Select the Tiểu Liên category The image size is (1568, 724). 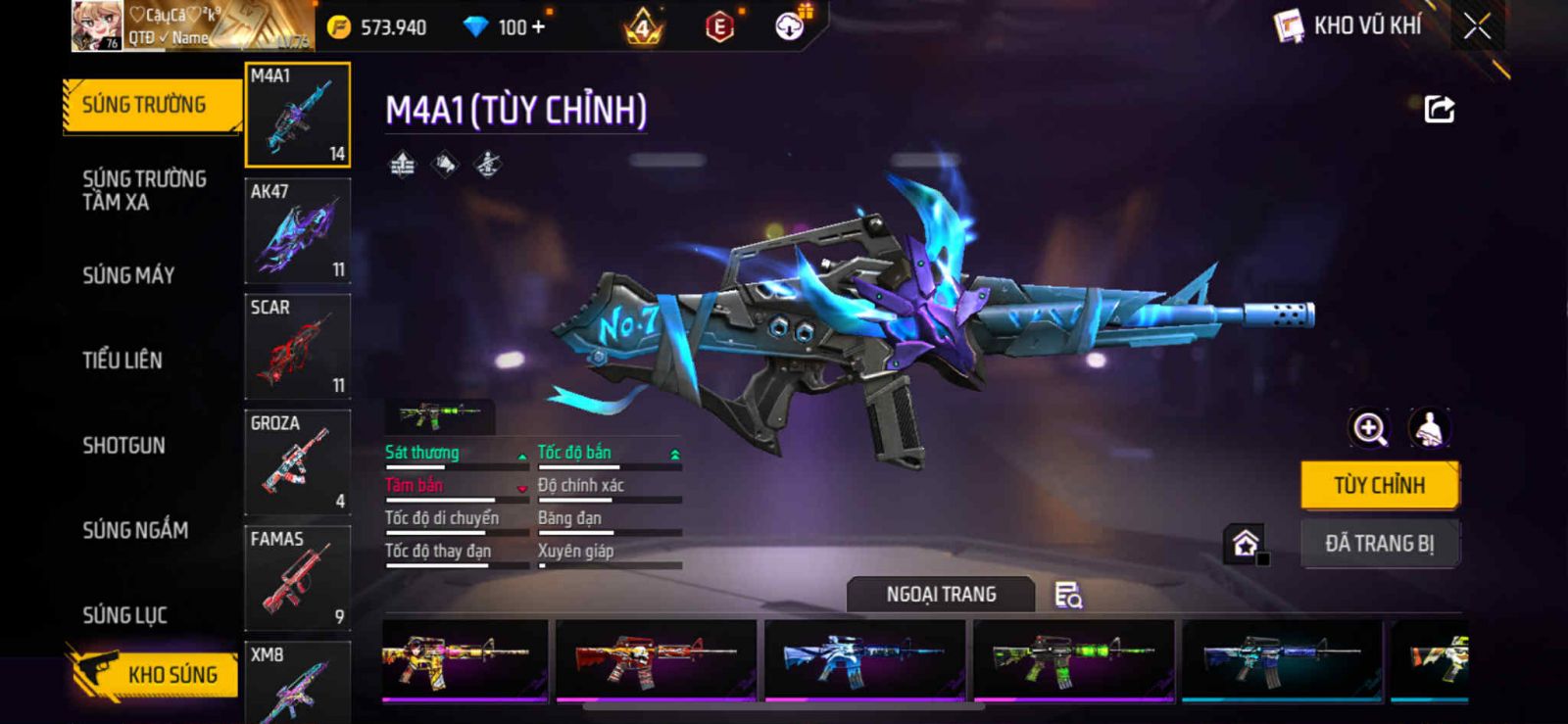(122, 361)
